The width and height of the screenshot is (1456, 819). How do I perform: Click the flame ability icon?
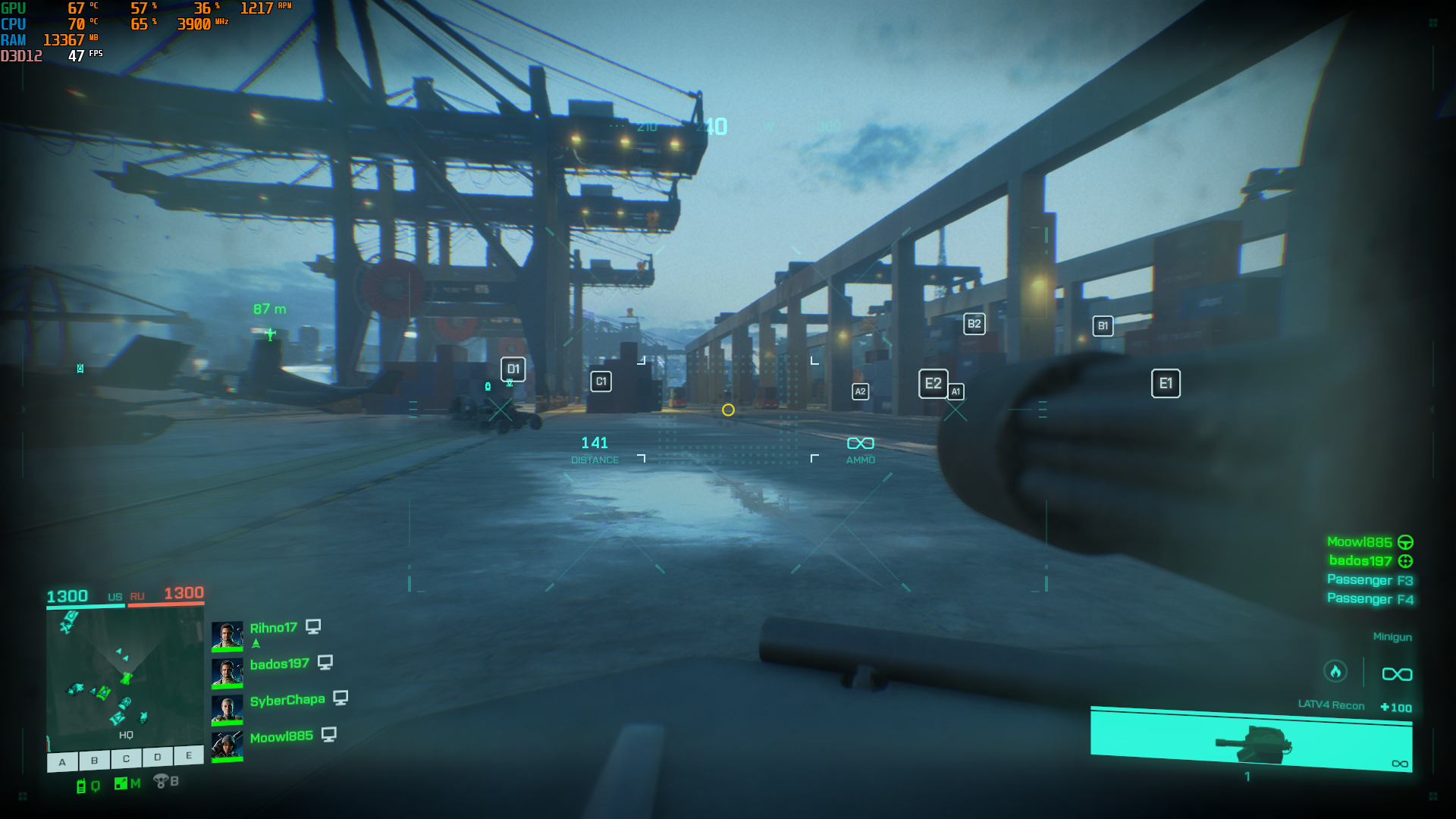coord(1335,671)
